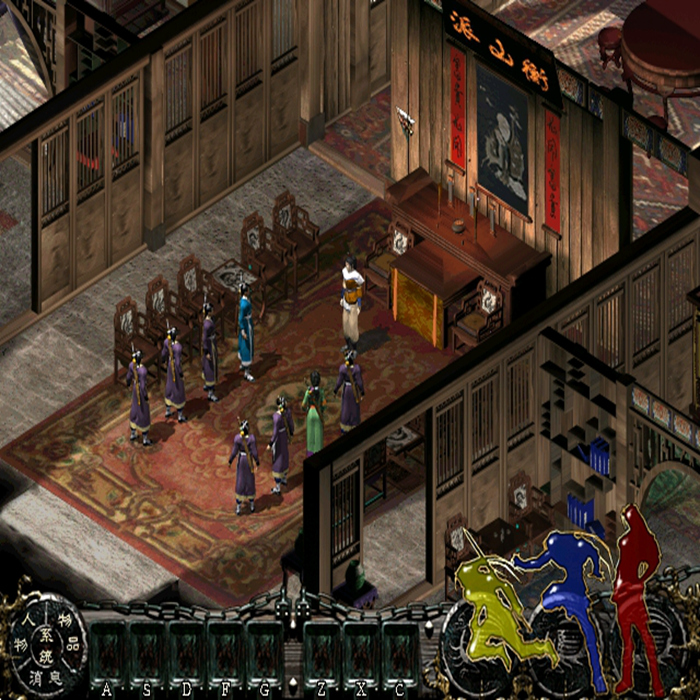Click the hotbar slot labeled G
700x700 pixels.
pyautogui.click(x=264, y=655)
